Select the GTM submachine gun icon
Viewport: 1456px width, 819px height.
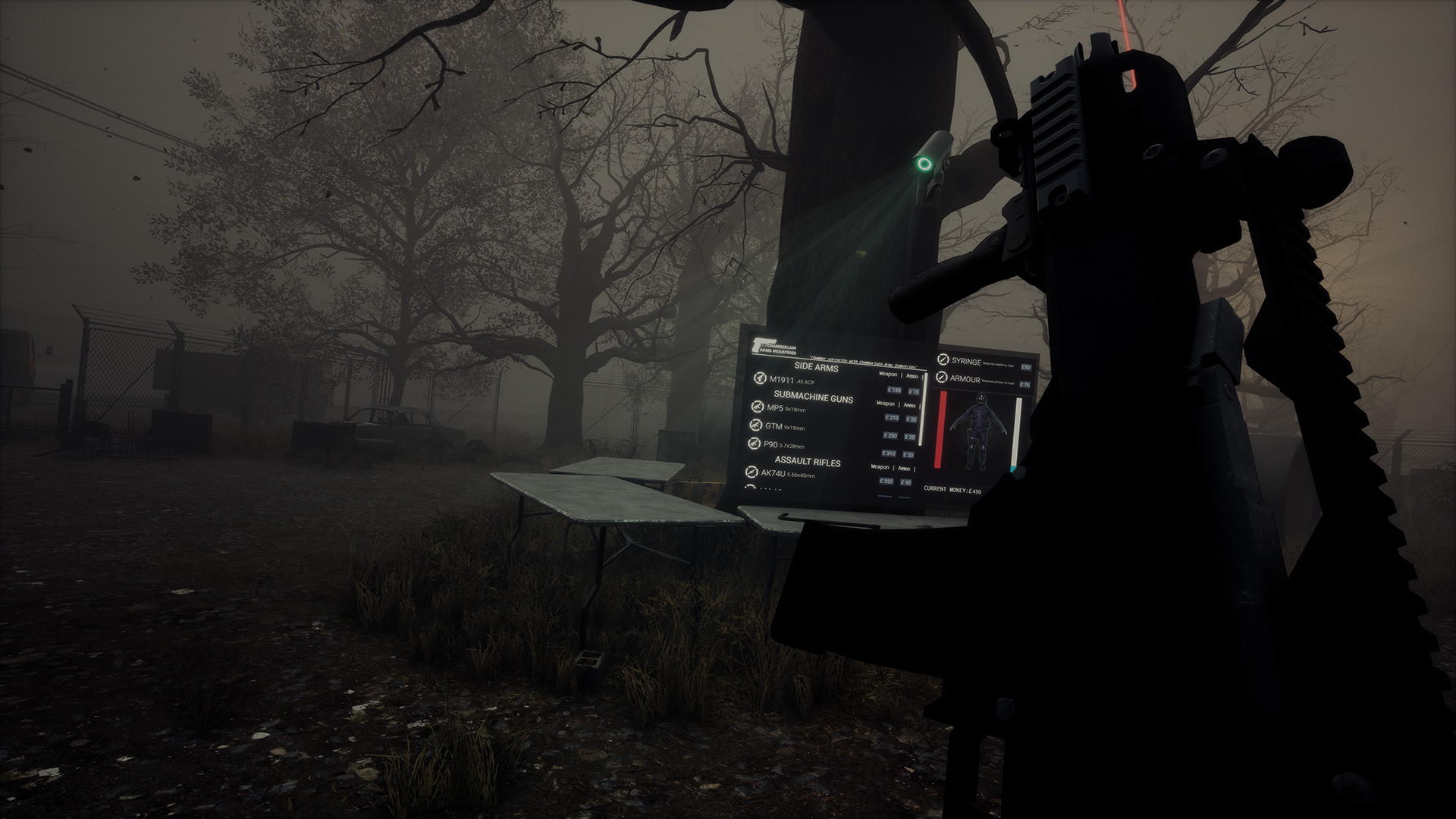tap(755, 426)
